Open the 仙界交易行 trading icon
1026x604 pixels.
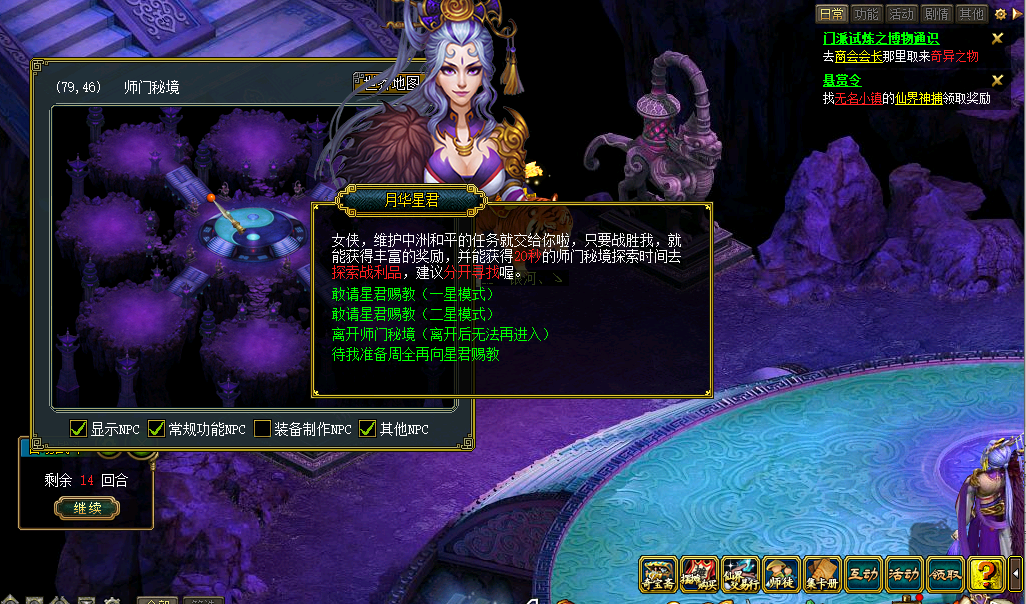[741, 575]
